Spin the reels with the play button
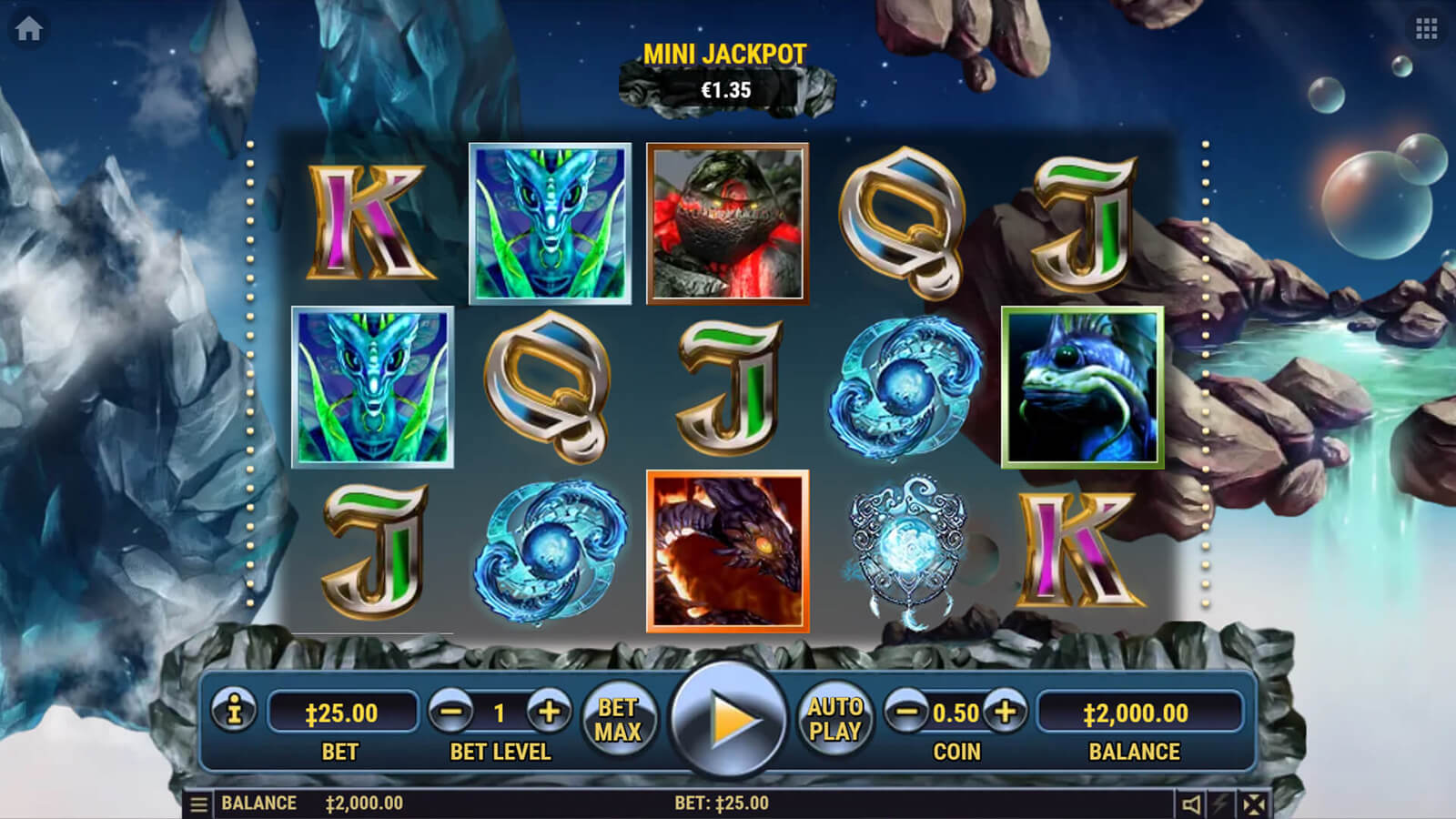 pyautogui.click(x=727, y=719)
